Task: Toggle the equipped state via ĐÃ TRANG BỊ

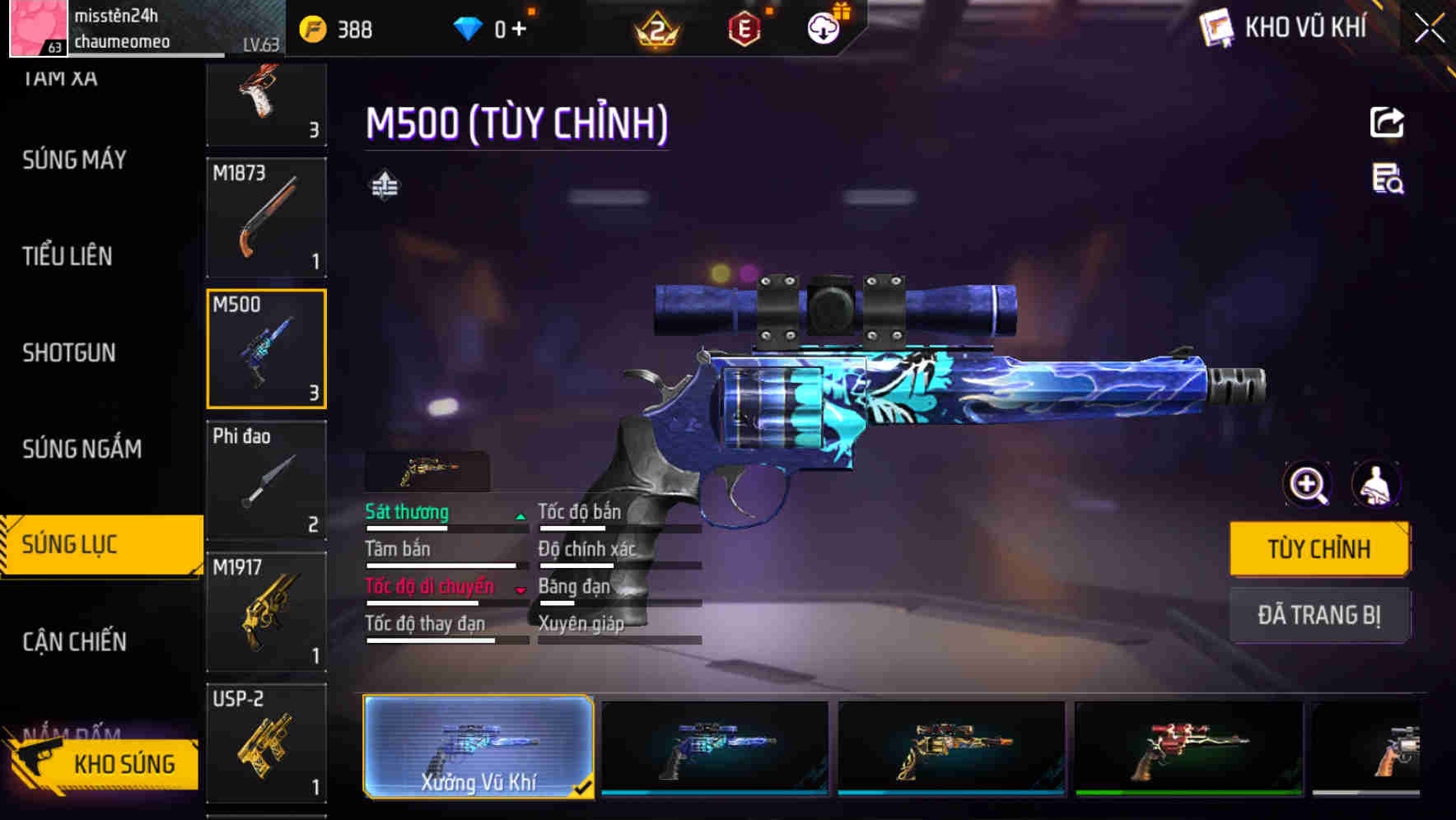Action: pyautogui.click(x=1319, y=615)
